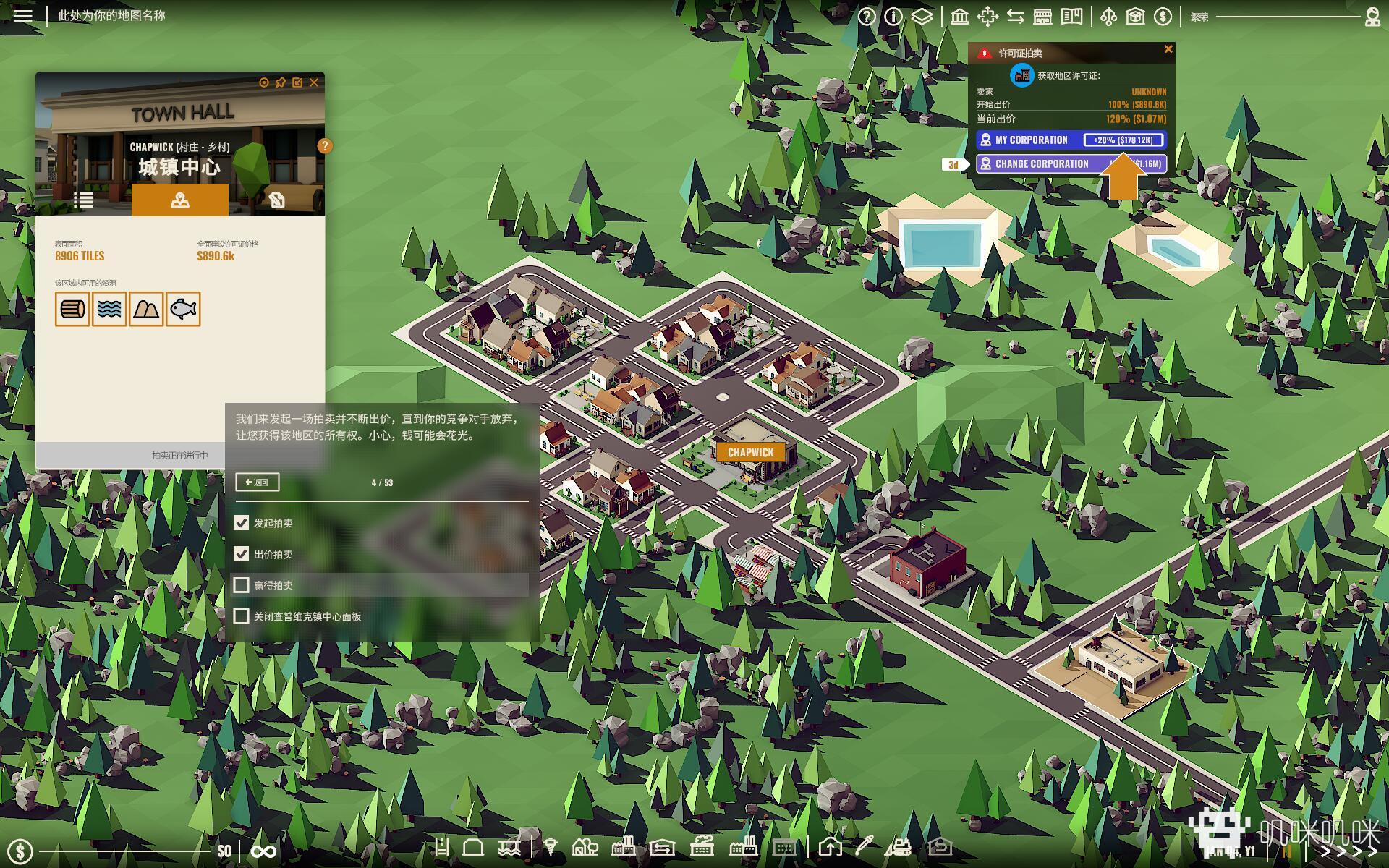Image resolution: width=1389 pixels, height=868 pixels.
Task: Pick the eyedropper copy tool
Action: (865, 846)
